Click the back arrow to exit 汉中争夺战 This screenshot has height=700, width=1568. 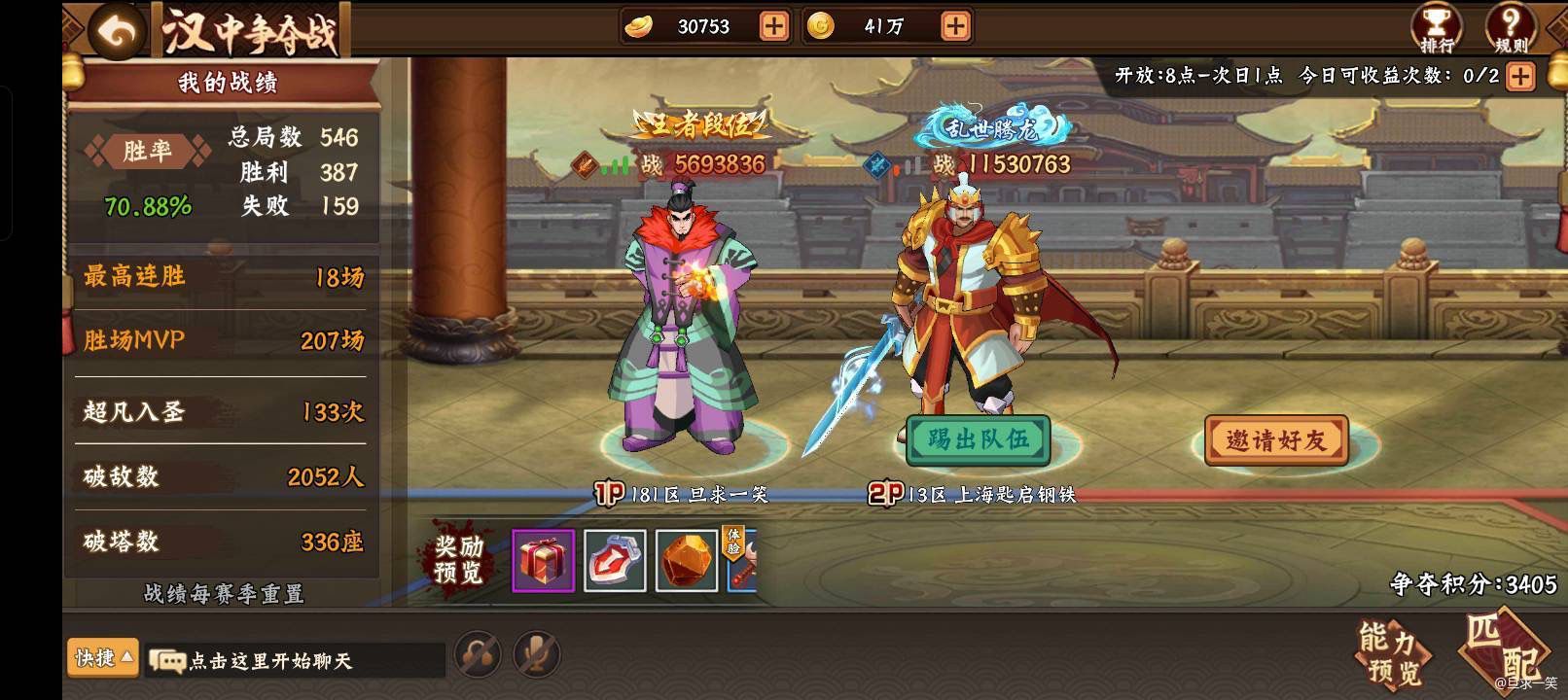(x=113, y=31)
